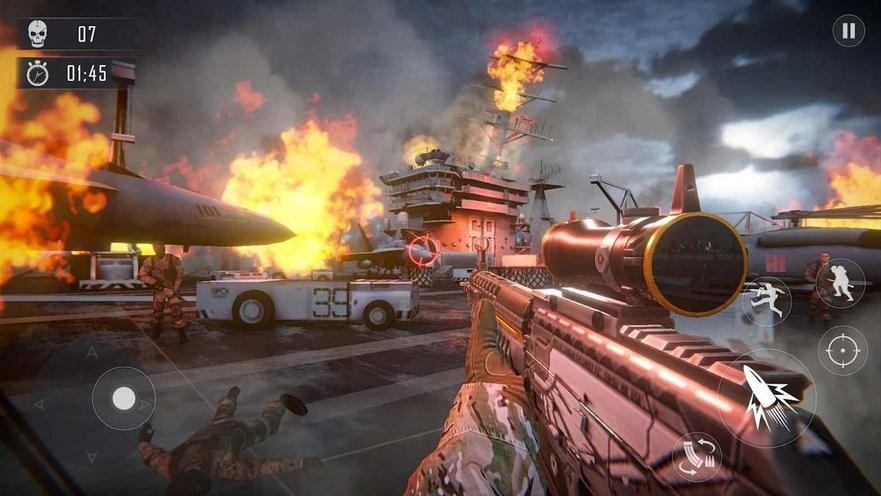This screenshot has height=496, width=881.
Task: Reload the weapon with the magazine icon
Action: tap(697, 458)
